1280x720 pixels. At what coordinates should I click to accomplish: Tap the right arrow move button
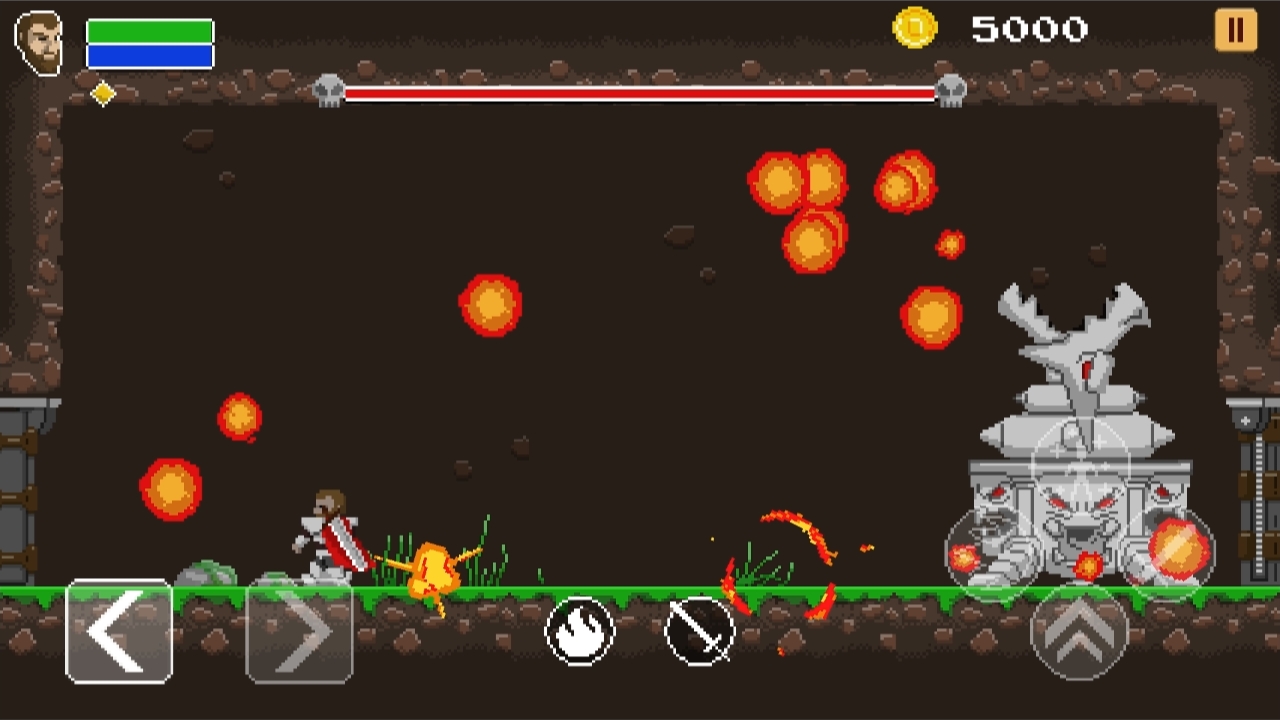coord(299,632)
